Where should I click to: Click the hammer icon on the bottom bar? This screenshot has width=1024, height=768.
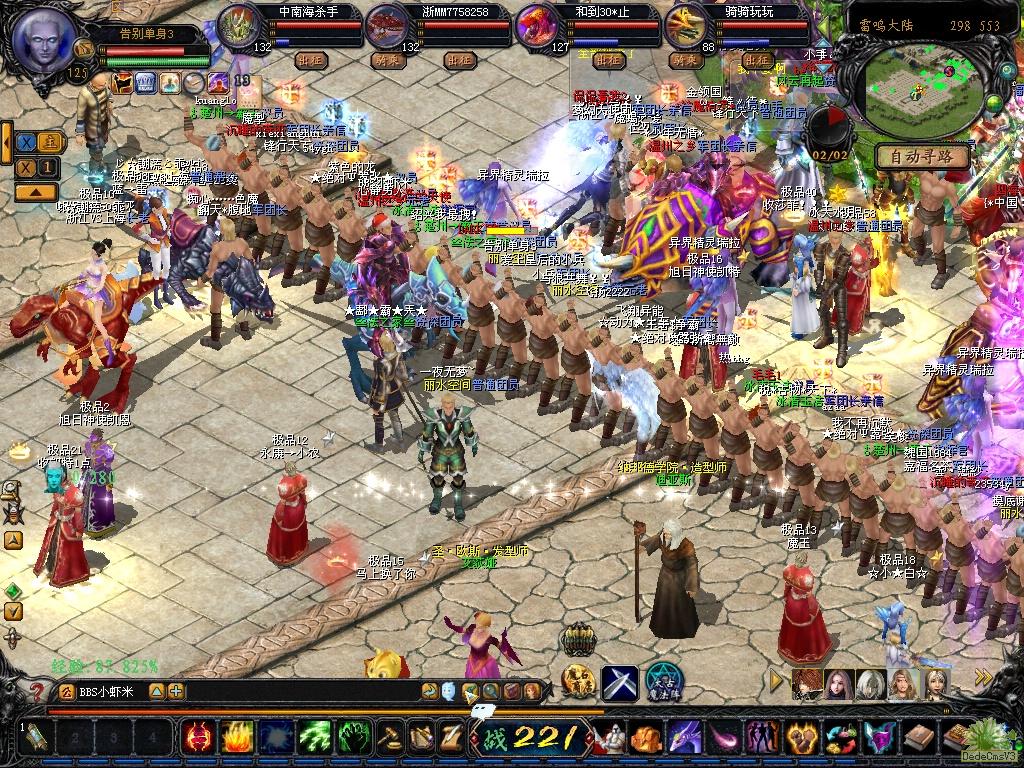point(388,738)
